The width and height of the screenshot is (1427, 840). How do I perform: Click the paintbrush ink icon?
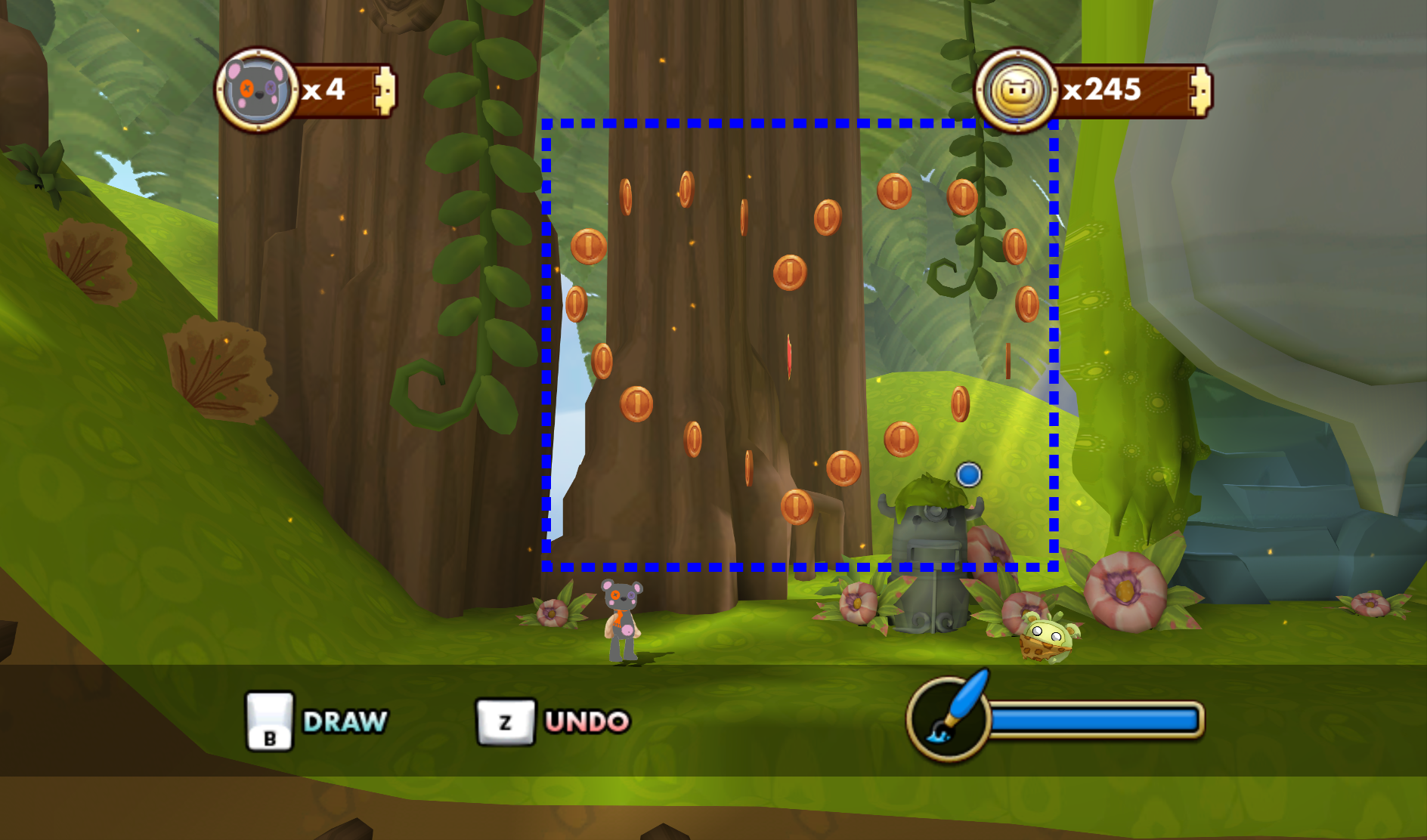point(951,715)
